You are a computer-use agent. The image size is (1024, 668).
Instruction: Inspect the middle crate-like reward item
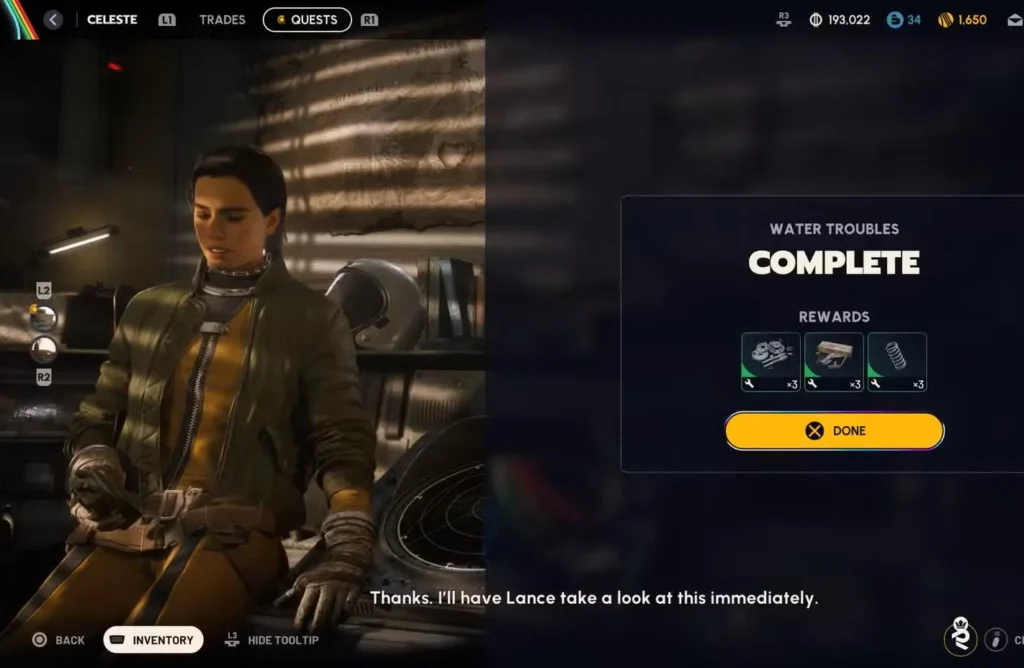[834, 362]
